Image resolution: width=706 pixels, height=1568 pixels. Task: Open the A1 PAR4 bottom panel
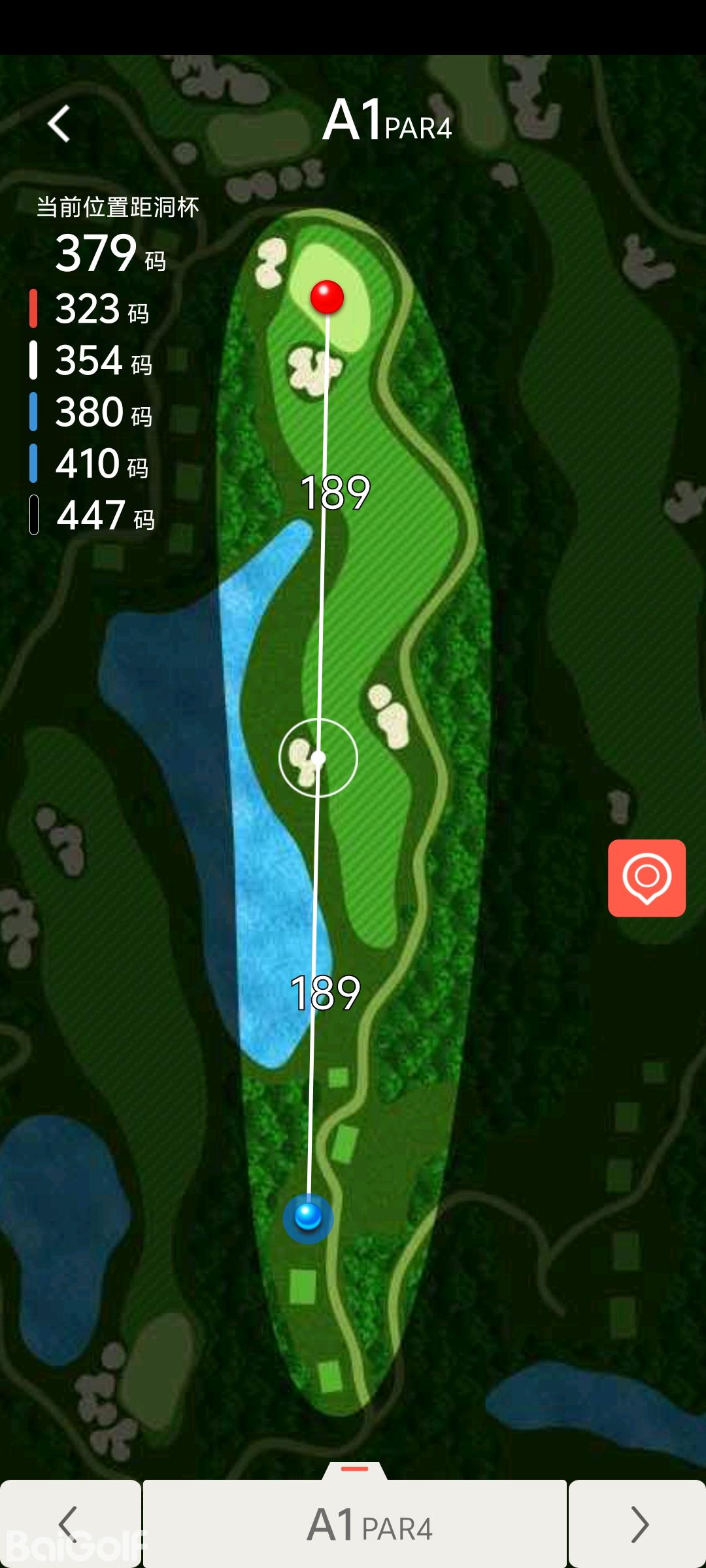(355, 1522)
